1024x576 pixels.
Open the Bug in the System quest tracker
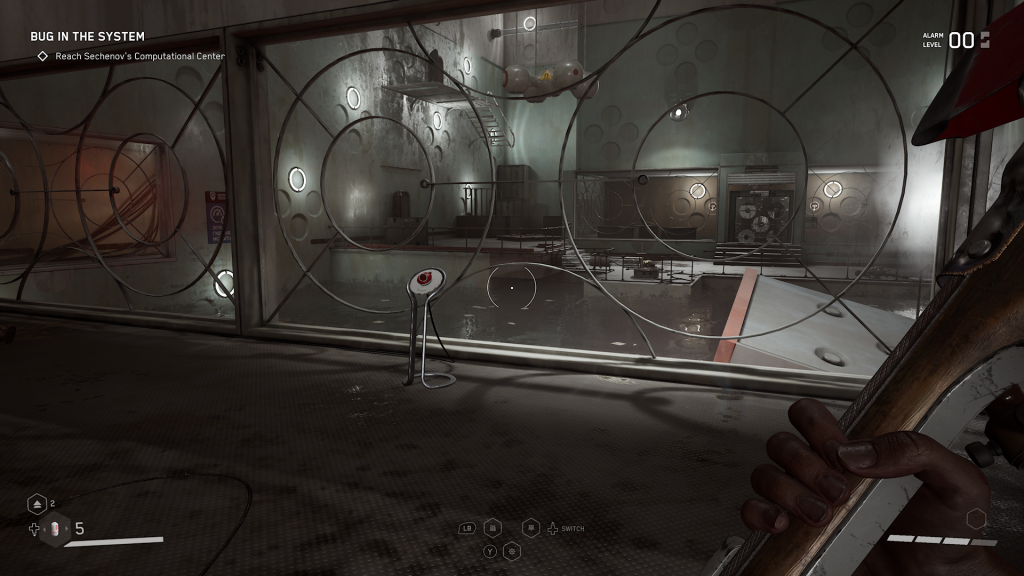[87, 37]
